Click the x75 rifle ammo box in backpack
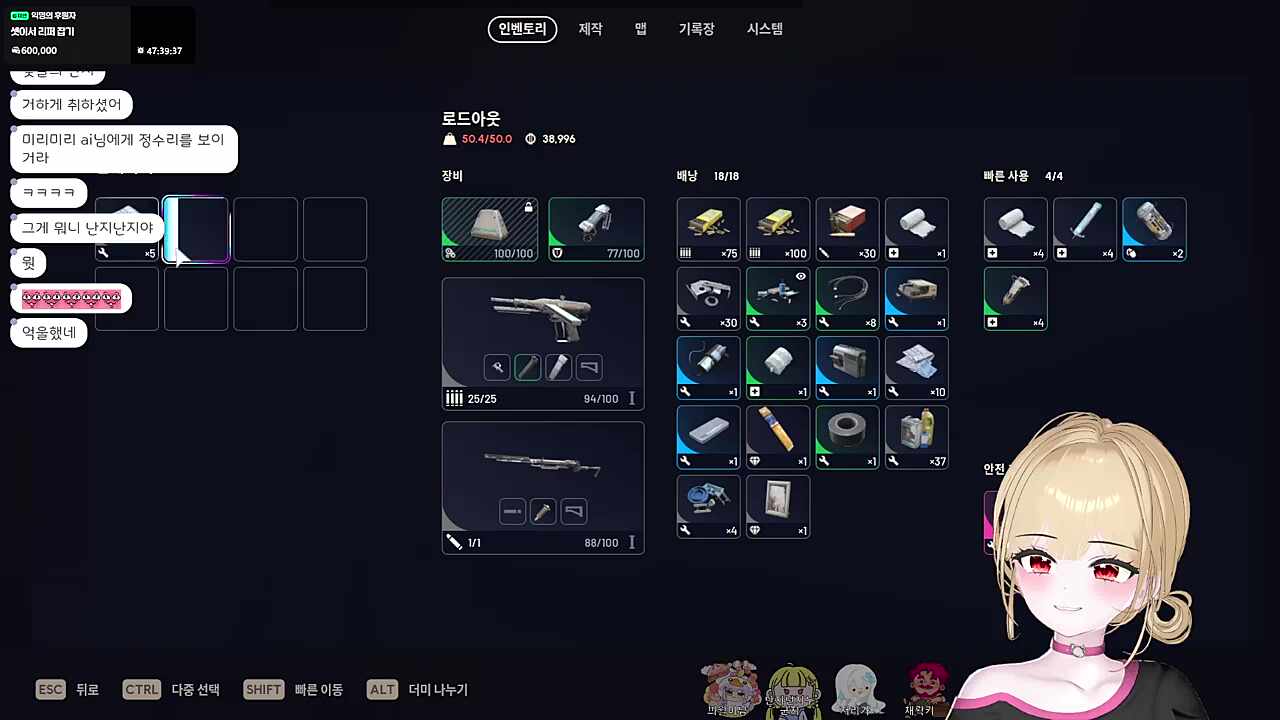Screen dimensions: 1280x720 point(708,228)
